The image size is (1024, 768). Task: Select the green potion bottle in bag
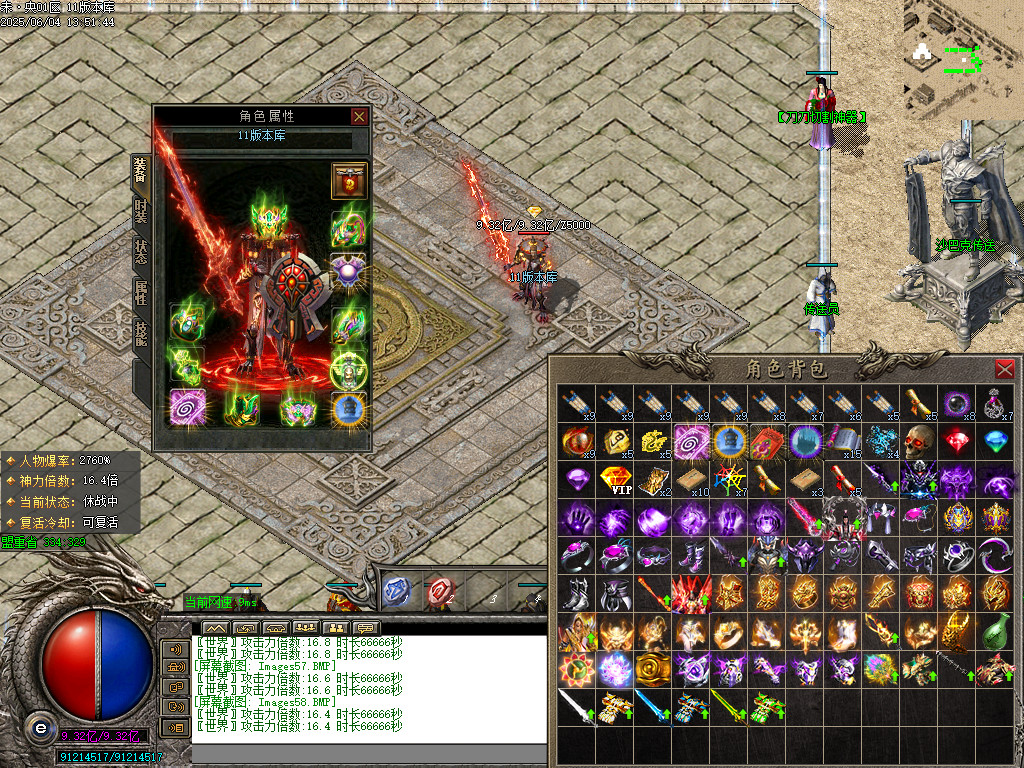[996, 632]
